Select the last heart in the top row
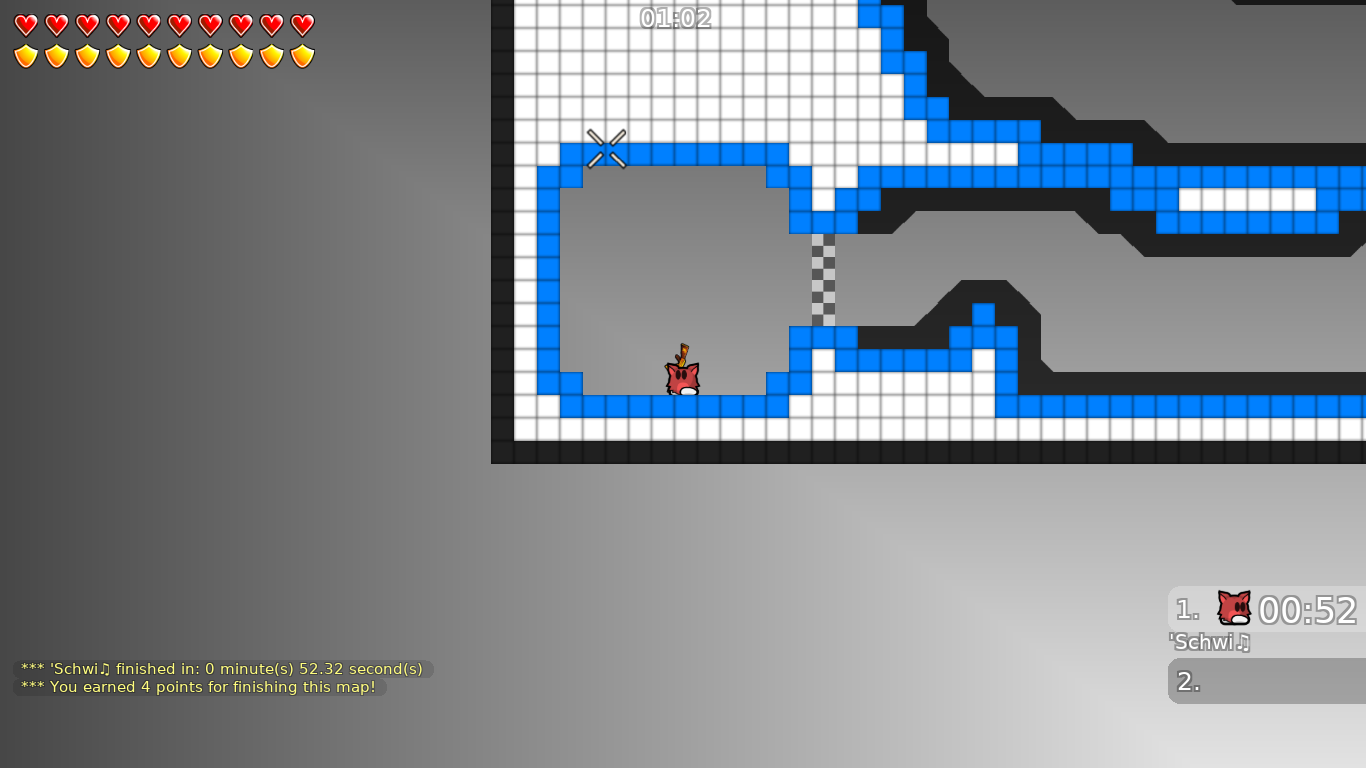This screenshot has width=1366, height=768. 300,25
